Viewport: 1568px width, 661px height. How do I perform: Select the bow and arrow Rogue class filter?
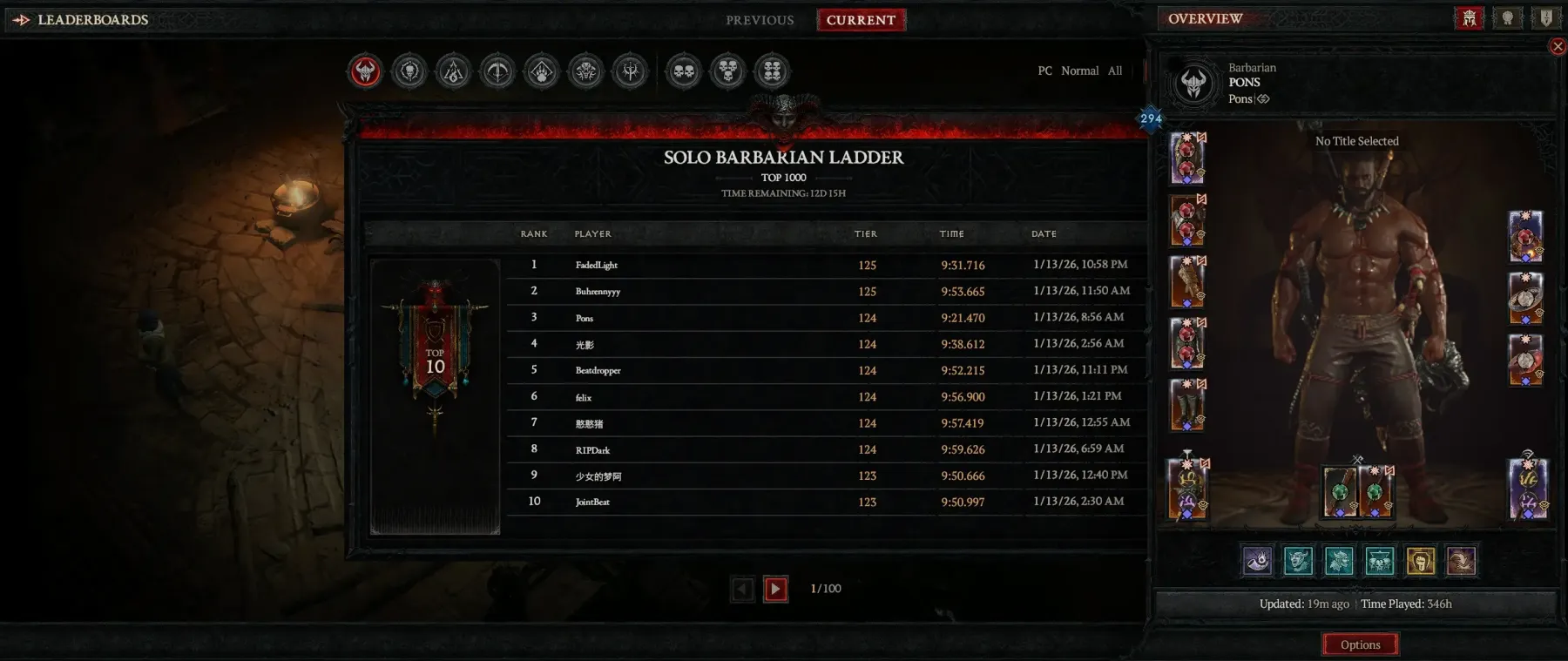click(497, 71)
